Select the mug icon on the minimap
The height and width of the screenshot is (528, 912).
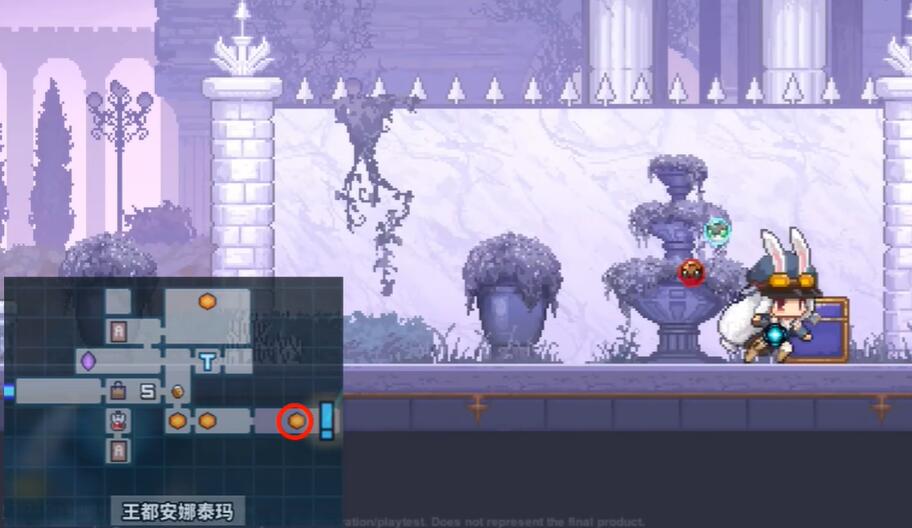[177, 392]
